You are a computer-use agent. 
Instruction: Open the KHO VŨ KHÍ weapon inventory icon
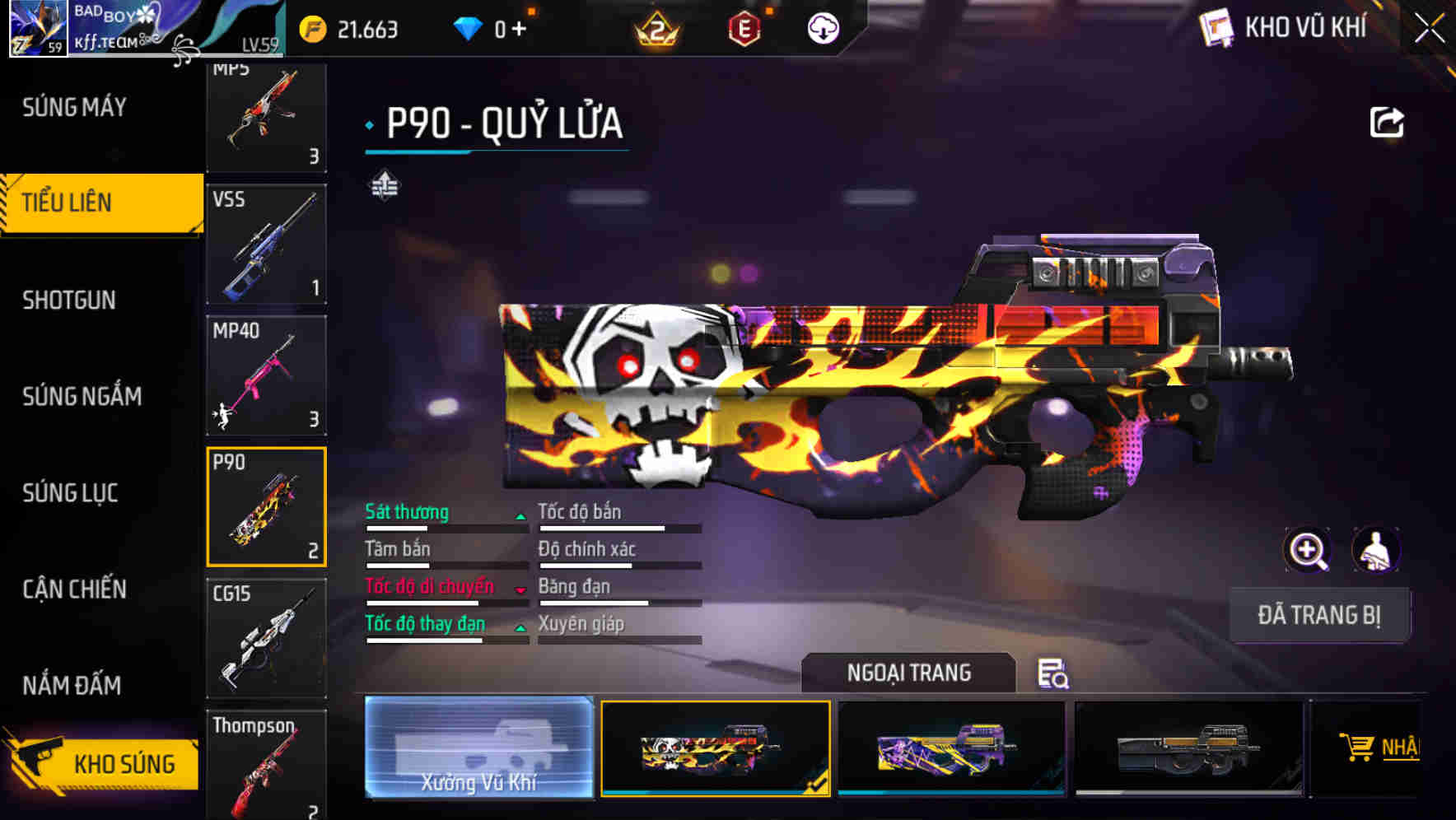click(x=1217, y=27)
